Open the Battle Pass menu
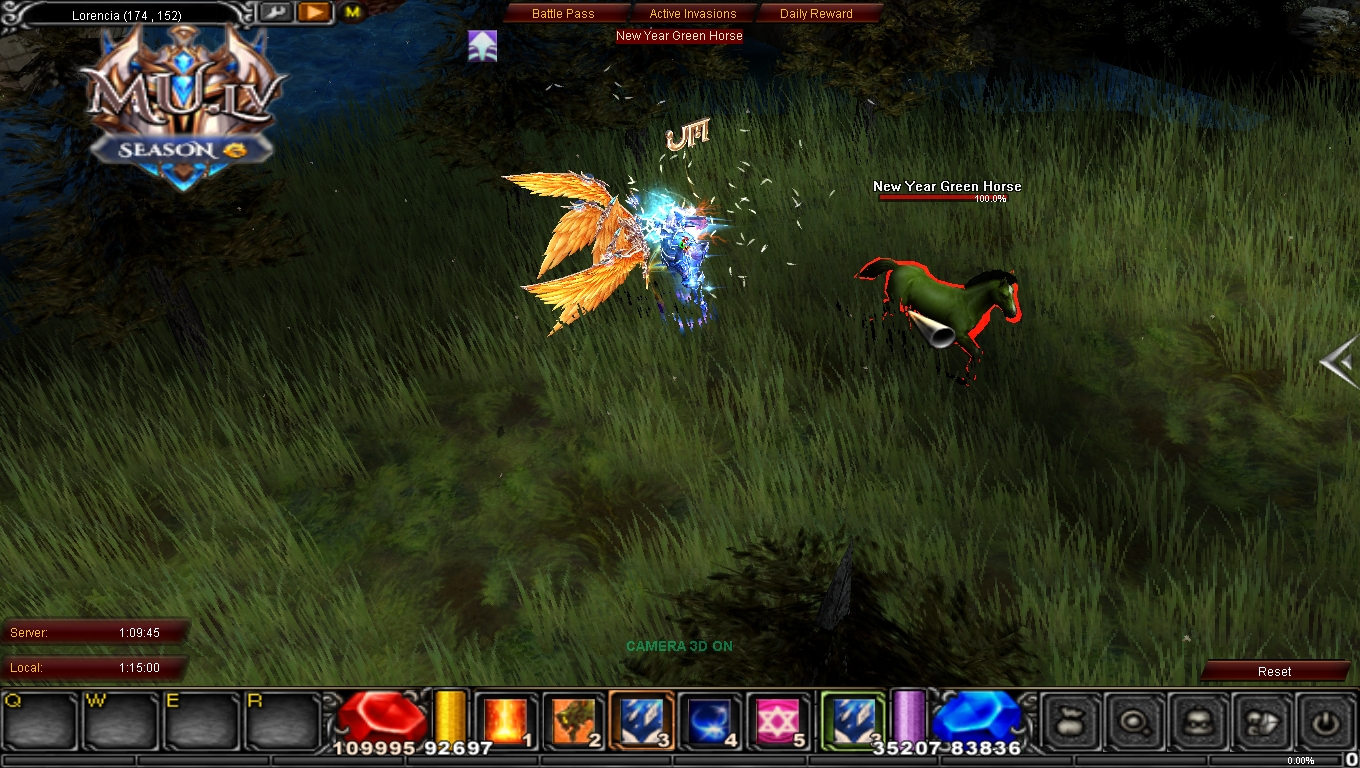This screenshot has height=768, width=1360. (x=565, y=13)
